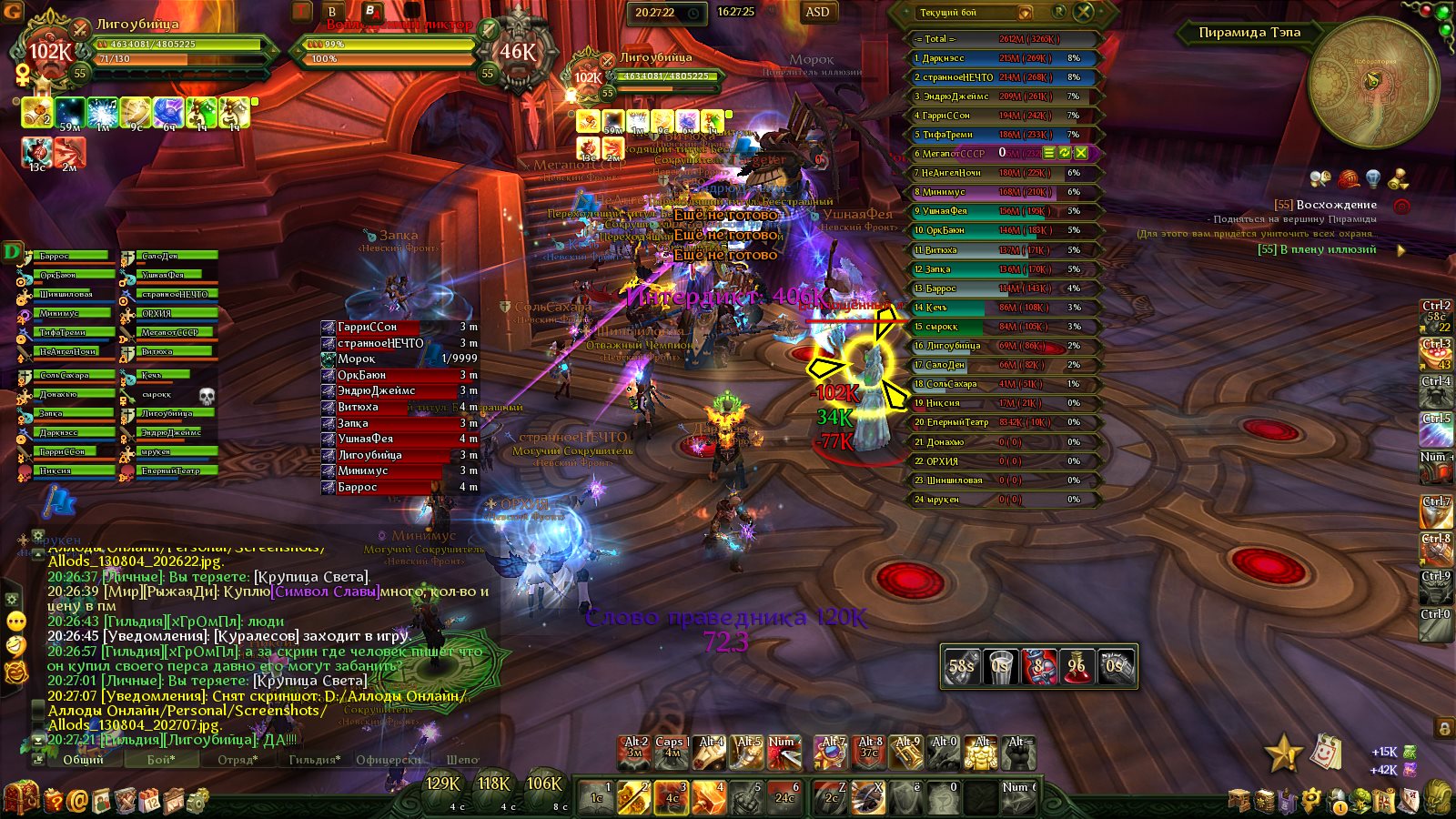Image resolution: width=1456 pixels, height=819 pixels.
Task: Open the calendar icon in the menu bar
Action: 148,800
